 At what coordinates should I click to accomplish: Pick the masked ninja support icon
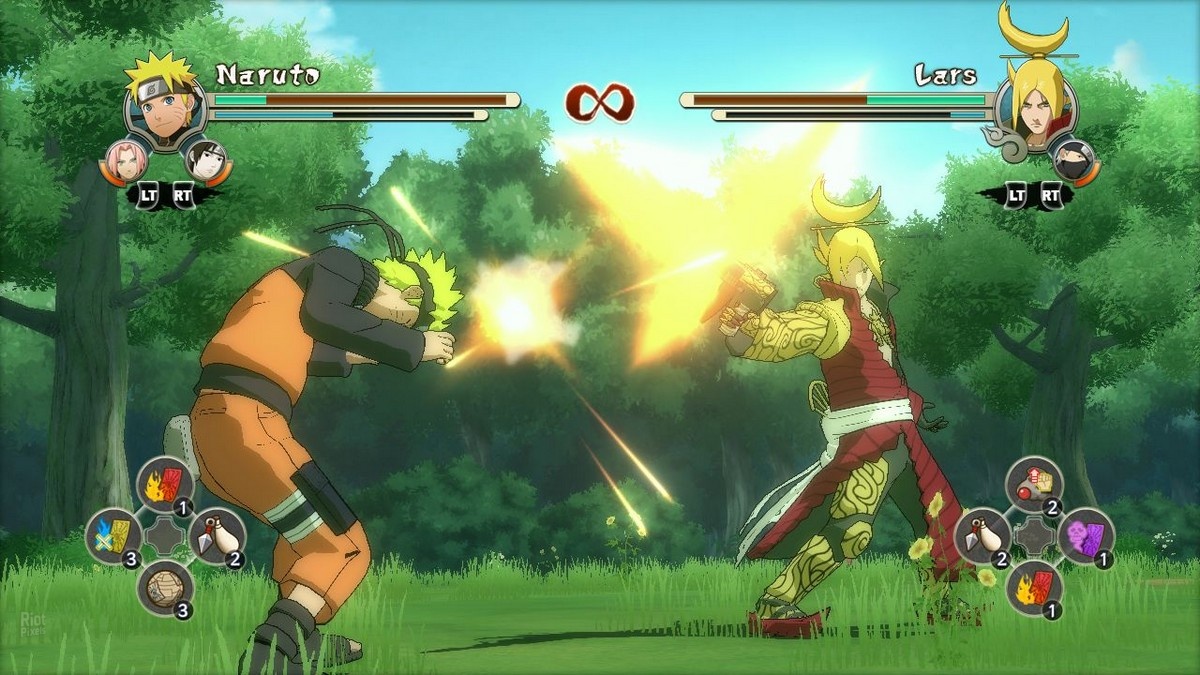tap(1073, 159)
